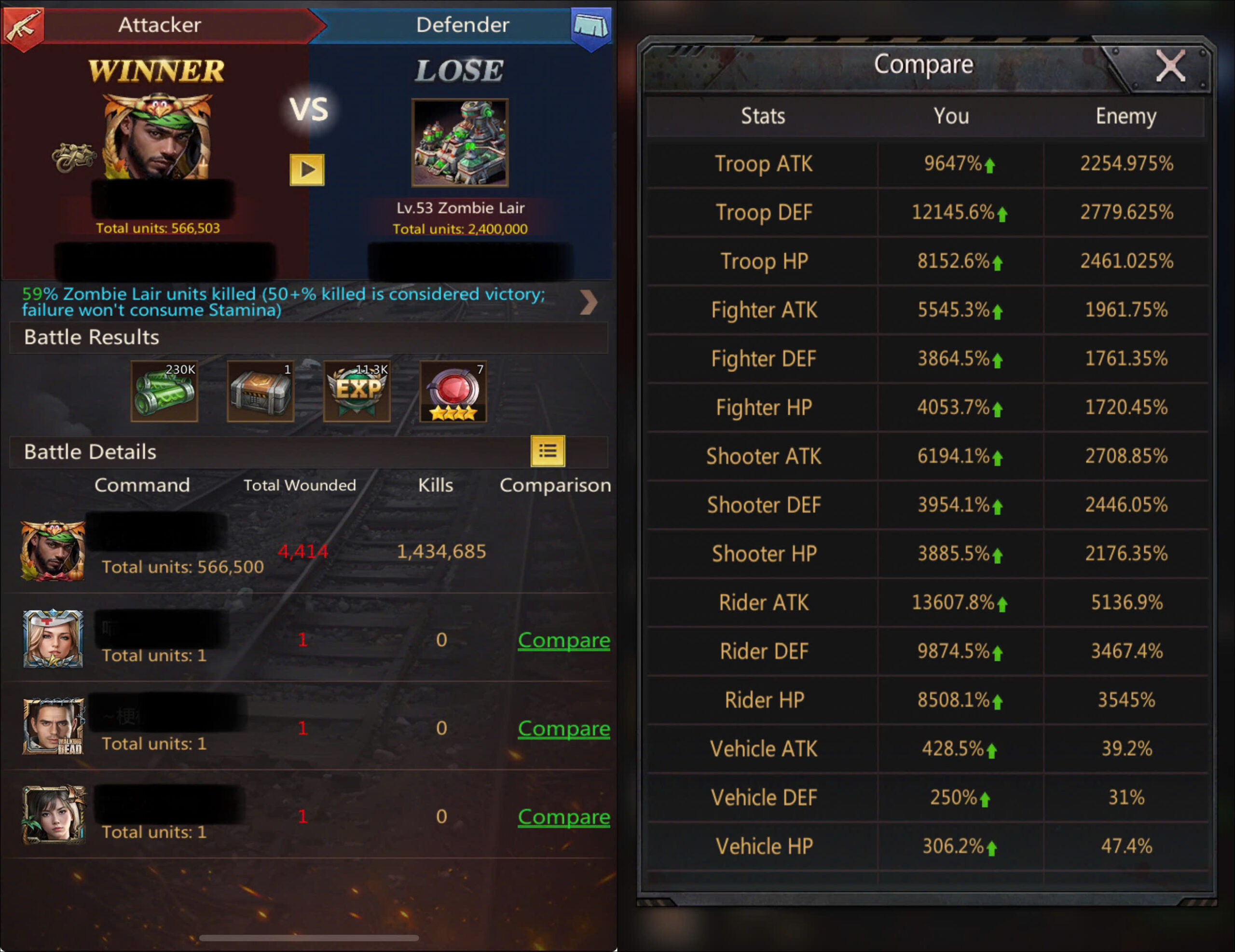This screenshot has height=952, width=1235.
Task: Select the green fuel canister reward
Action: 165,391
